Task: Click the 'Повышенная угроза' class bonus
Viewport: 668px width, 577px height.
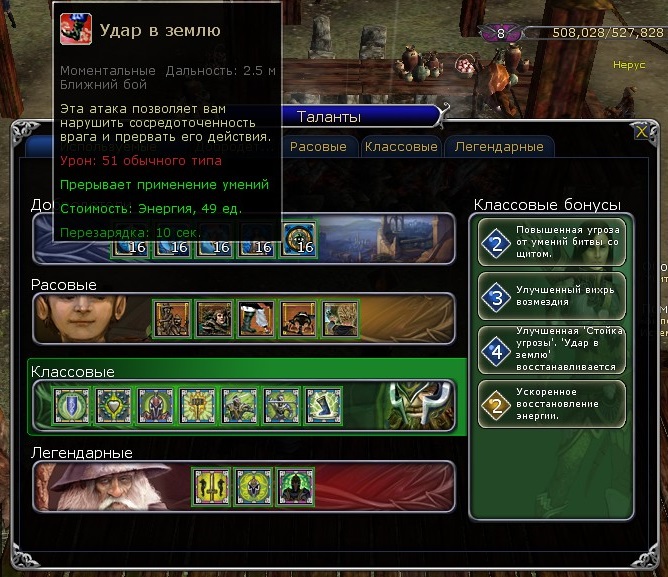Action: point(552,241)
